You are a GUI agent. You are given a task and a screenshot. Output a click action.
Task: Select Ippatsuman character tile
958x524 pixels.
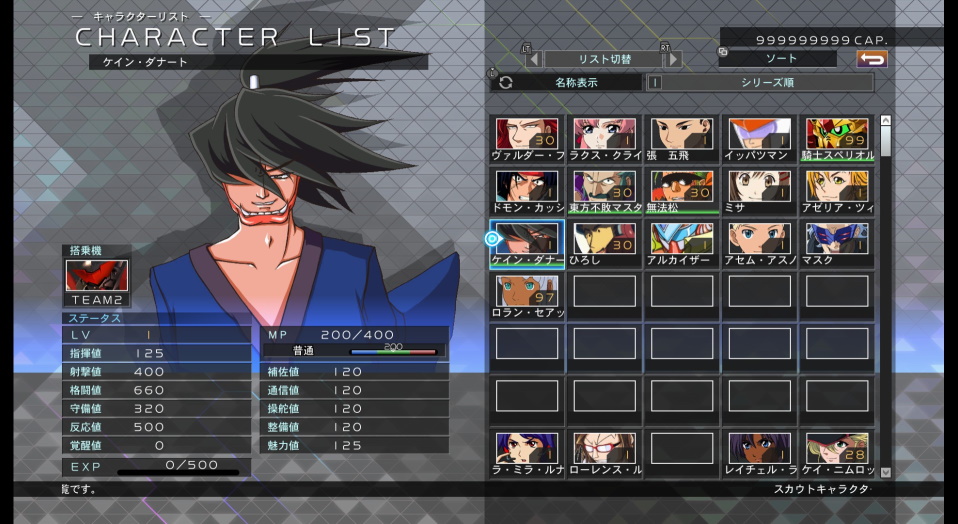(x=759, y=138)
